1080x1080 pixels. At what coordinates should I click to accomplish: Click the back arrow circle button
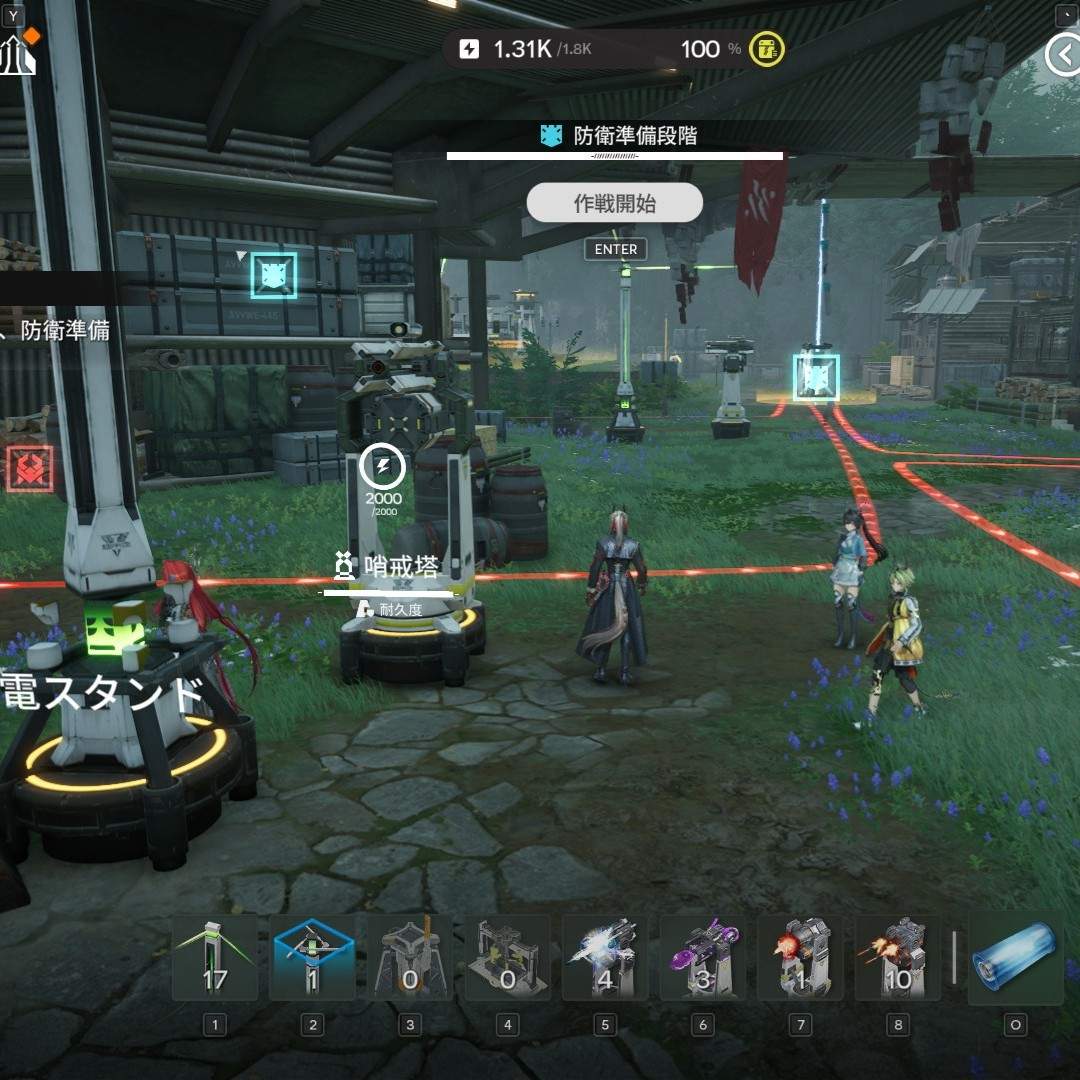coord(1063,55)
